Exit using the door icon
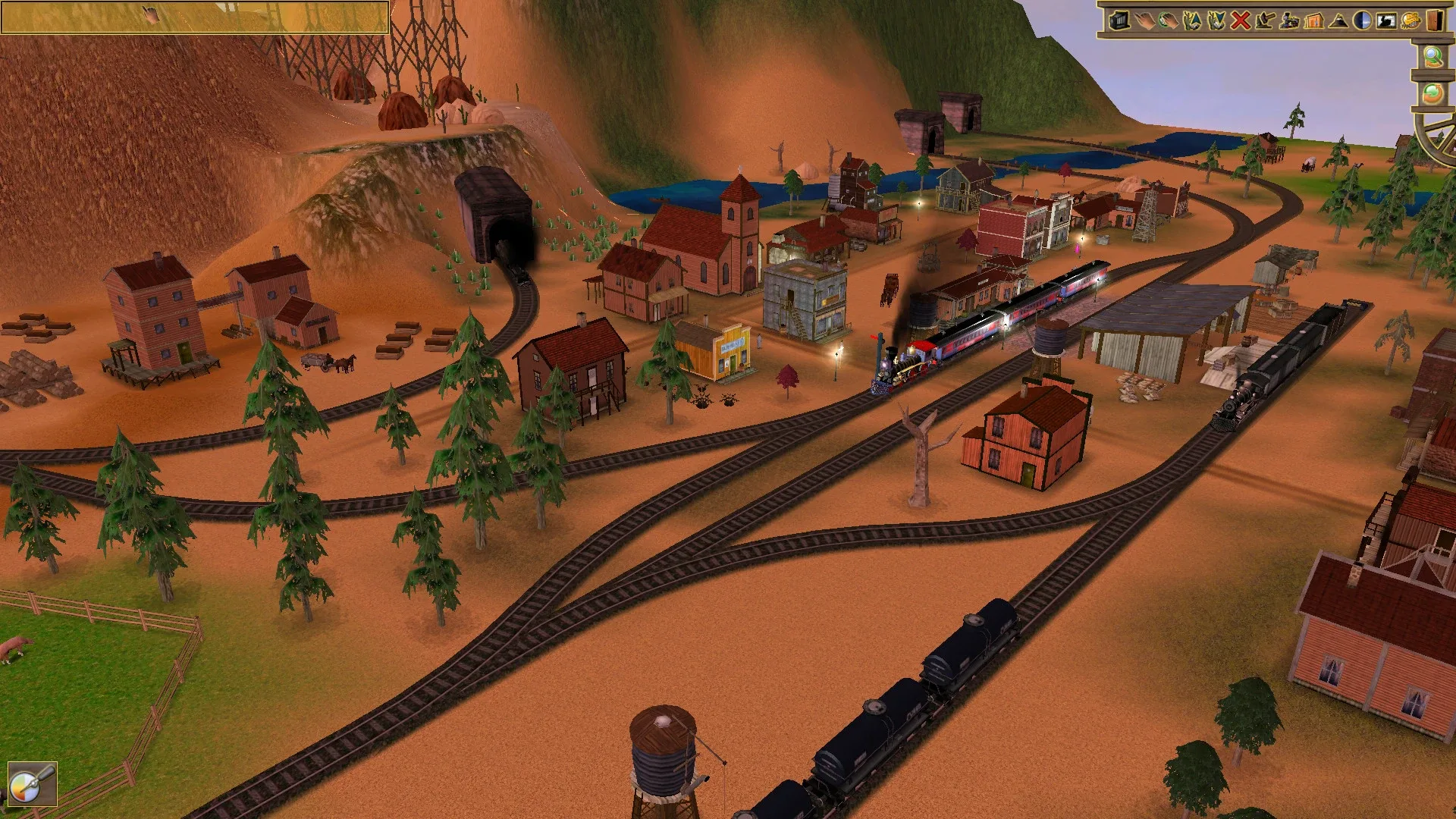The height and width of the screenshot is (819, 1456). [x=1435, y=21]
